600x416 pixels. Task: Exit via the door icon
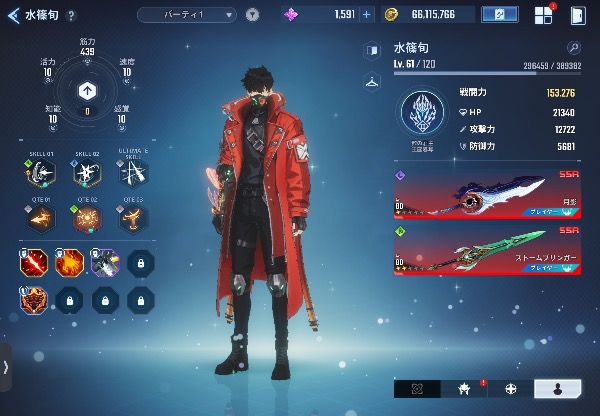(577, 15)
